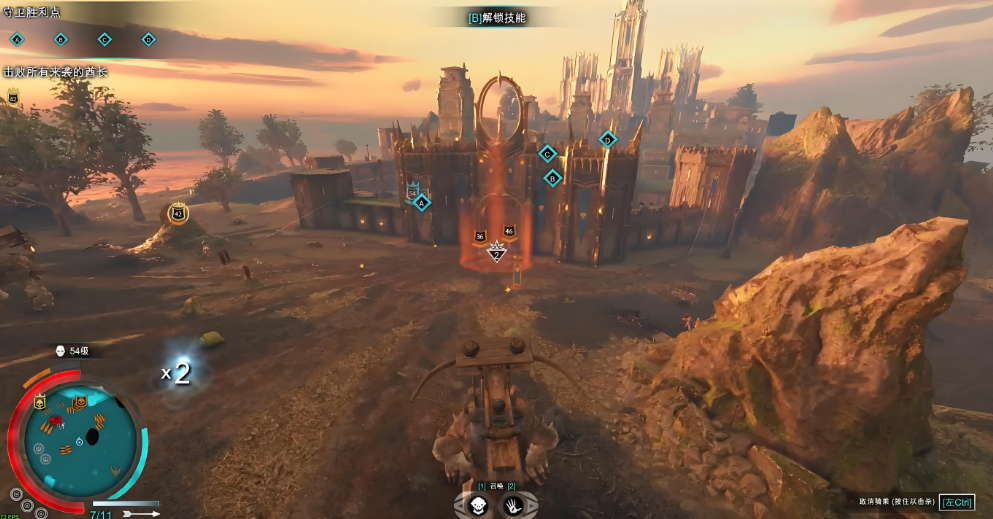
Task: Click the gold crown icon on the minimap
Action: 39,402
